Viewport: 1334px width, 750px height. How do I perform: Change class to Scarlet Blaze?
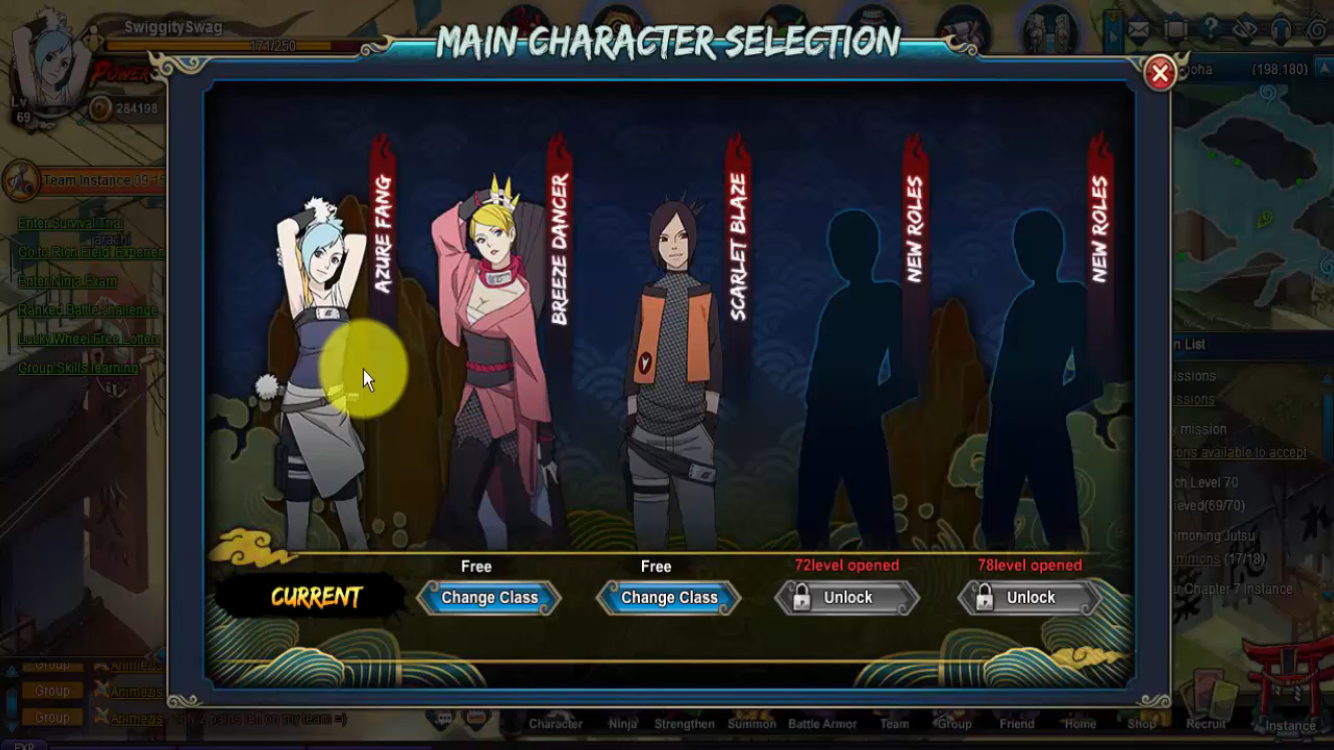(669, 598)
